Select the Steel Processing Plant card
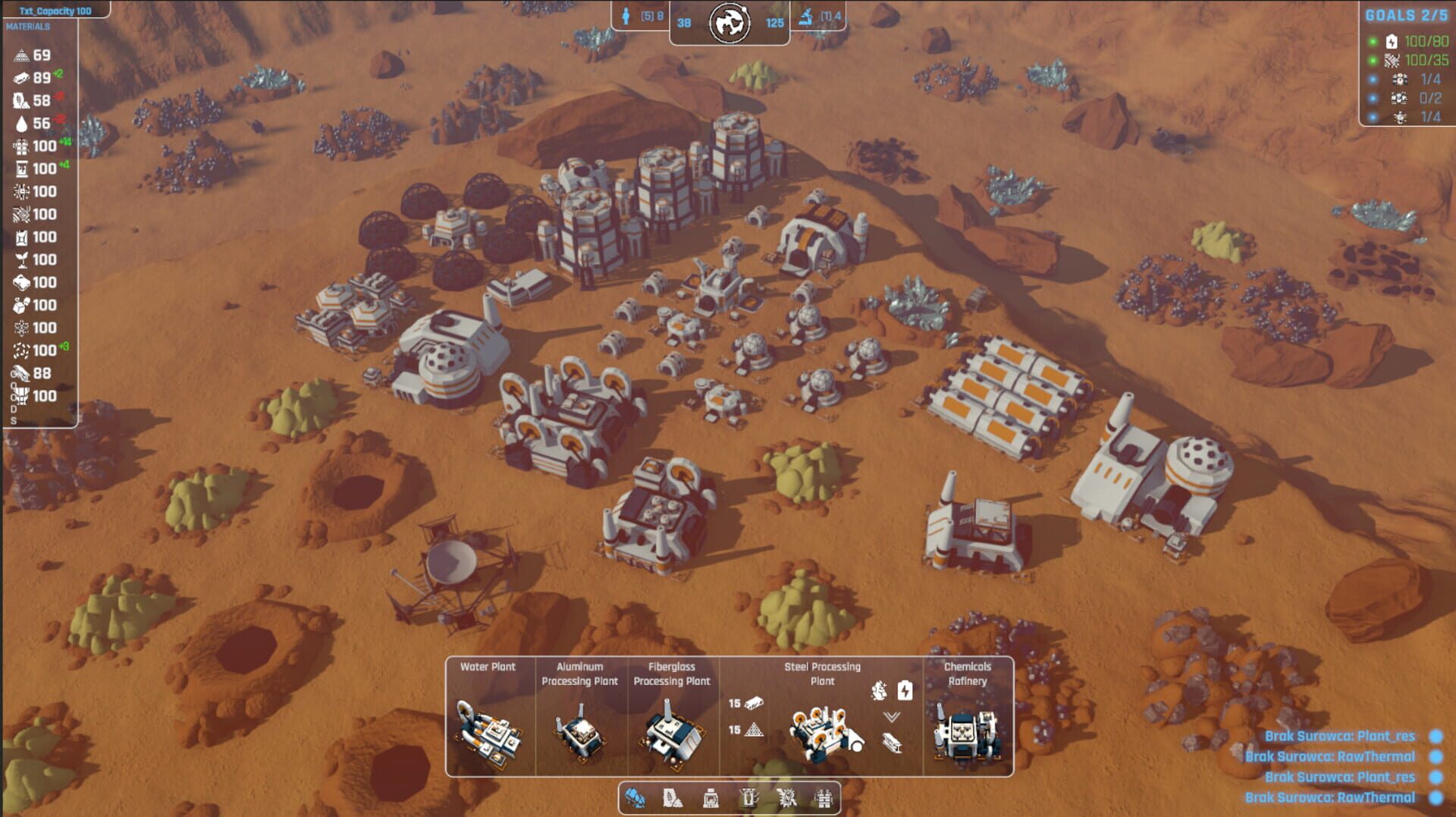Image resolution: width=1456 pixels, height=817 pixels. [x=822, y=717]
